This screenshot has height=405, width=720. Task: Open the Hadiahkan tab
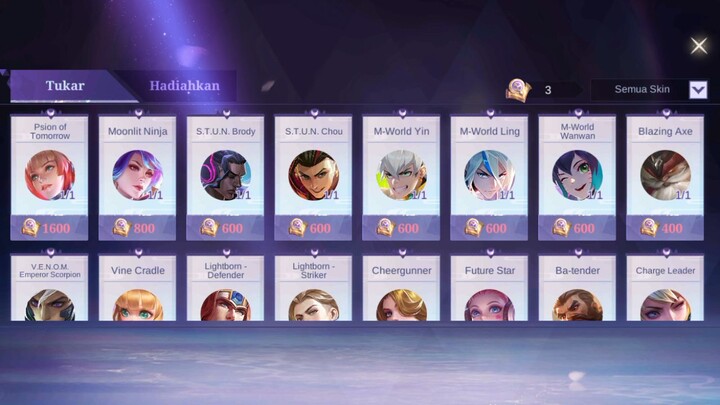pos(185,86)
